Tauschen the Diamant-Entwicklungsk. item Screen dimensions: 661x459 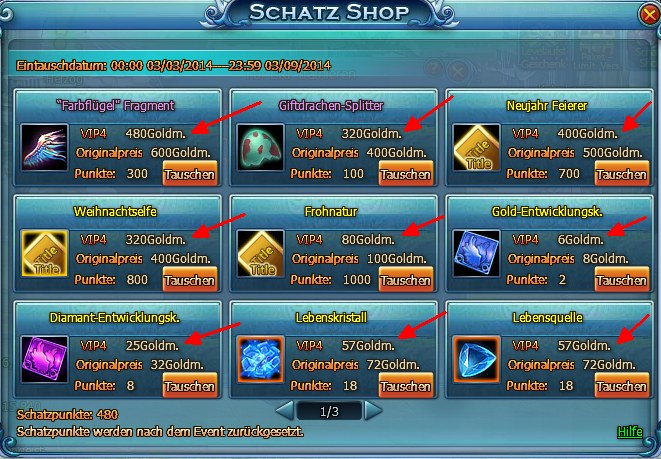tap(190, 386)
